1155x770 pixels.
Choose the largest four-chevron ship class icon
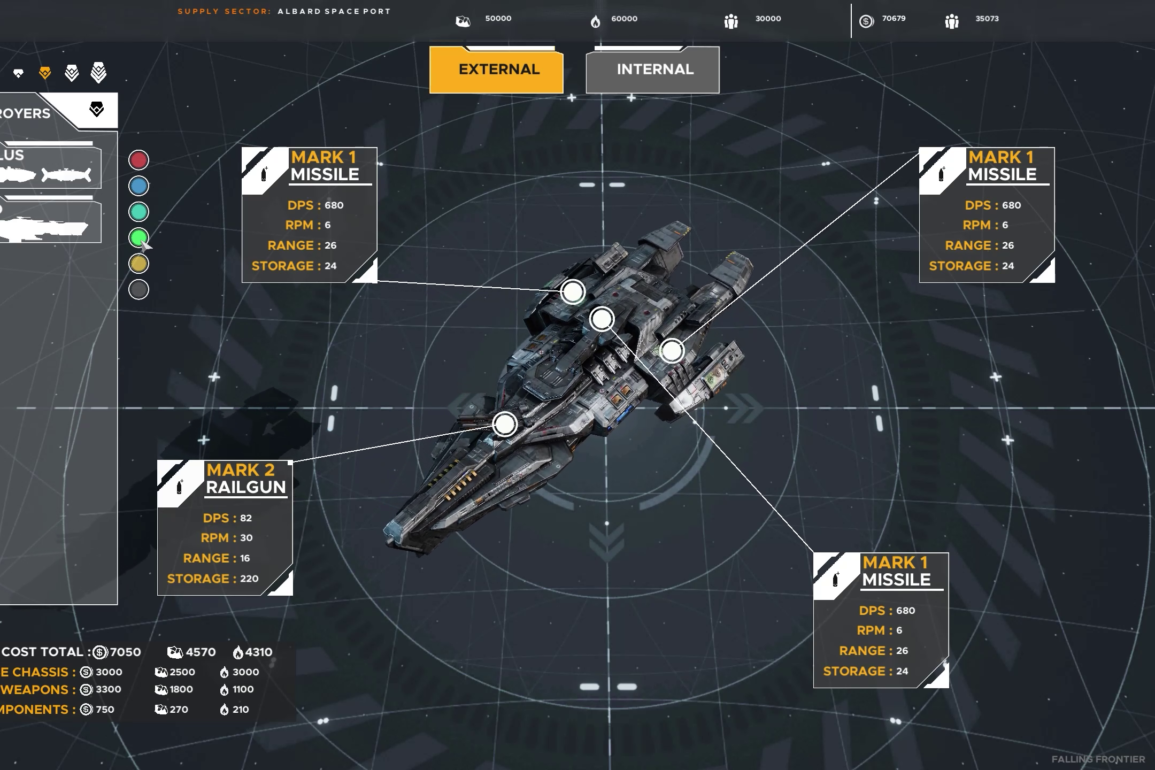tap(98, 72)
